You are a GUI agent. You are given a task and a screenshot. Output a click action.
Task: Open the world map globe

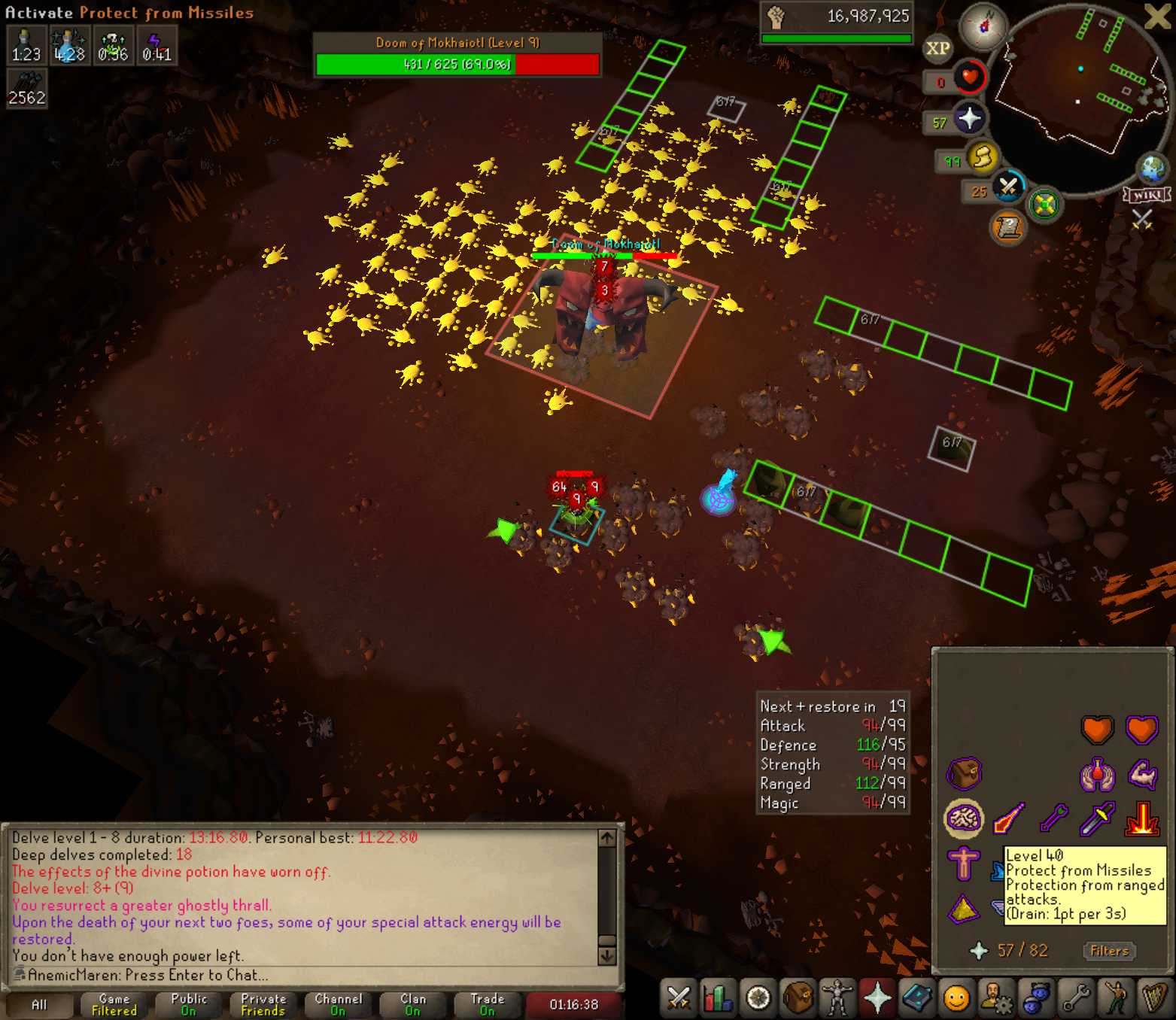tap(1152, 168)
